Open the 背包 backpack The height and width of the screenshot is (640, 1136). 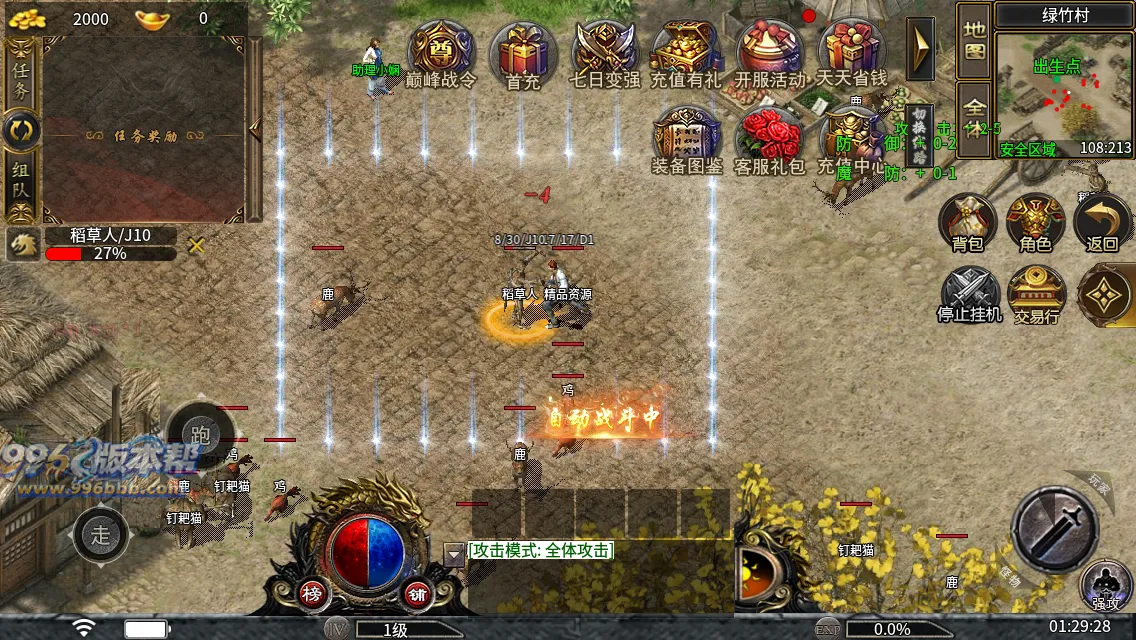coord(967,223)
